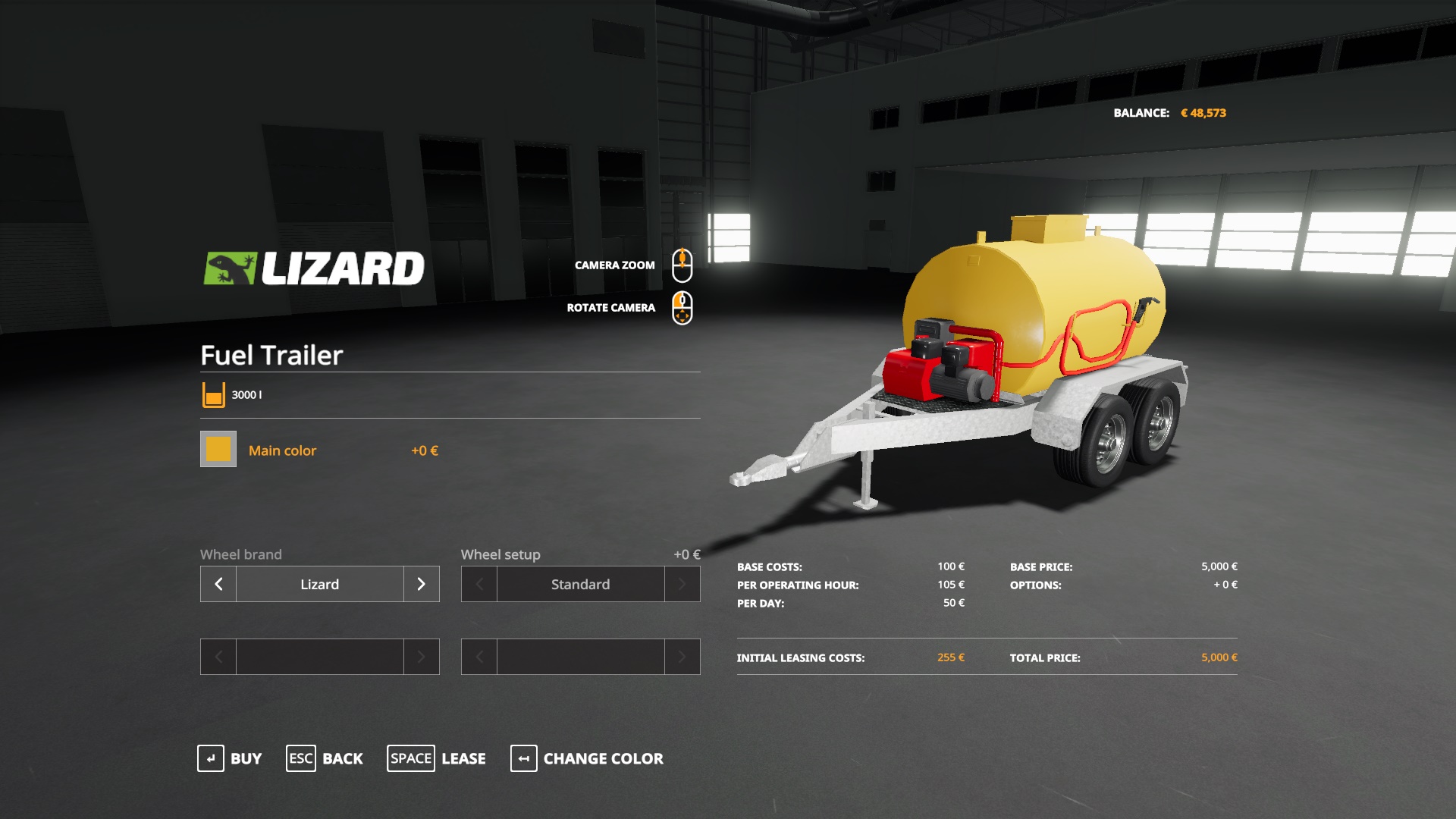Click the rotate camera mouse icon
Viewport: 1456px width, 819px height.
(x=682, y=306)
